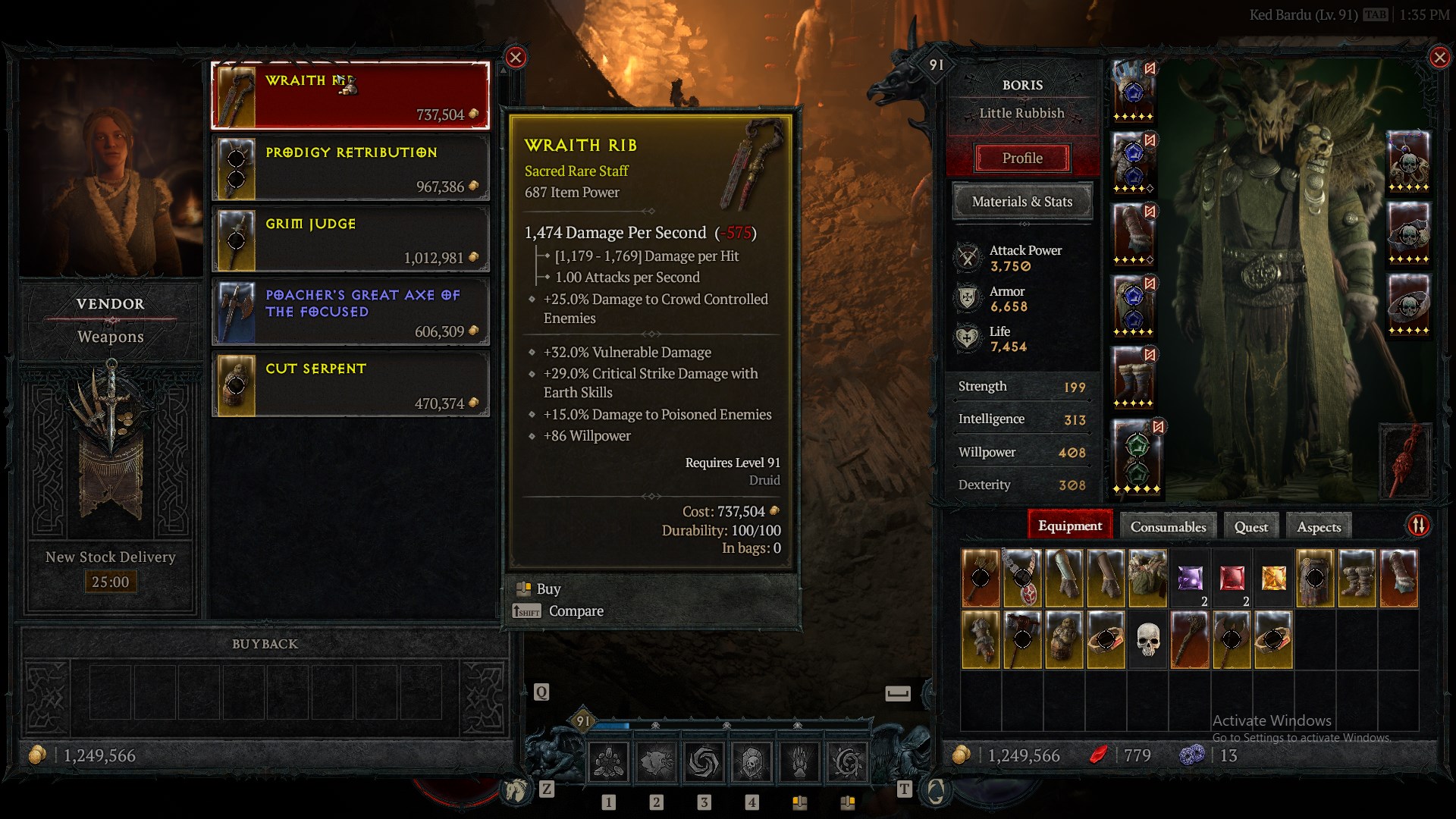
Task: Click the inventory sort button
Action: click(x=1418, y=526)
